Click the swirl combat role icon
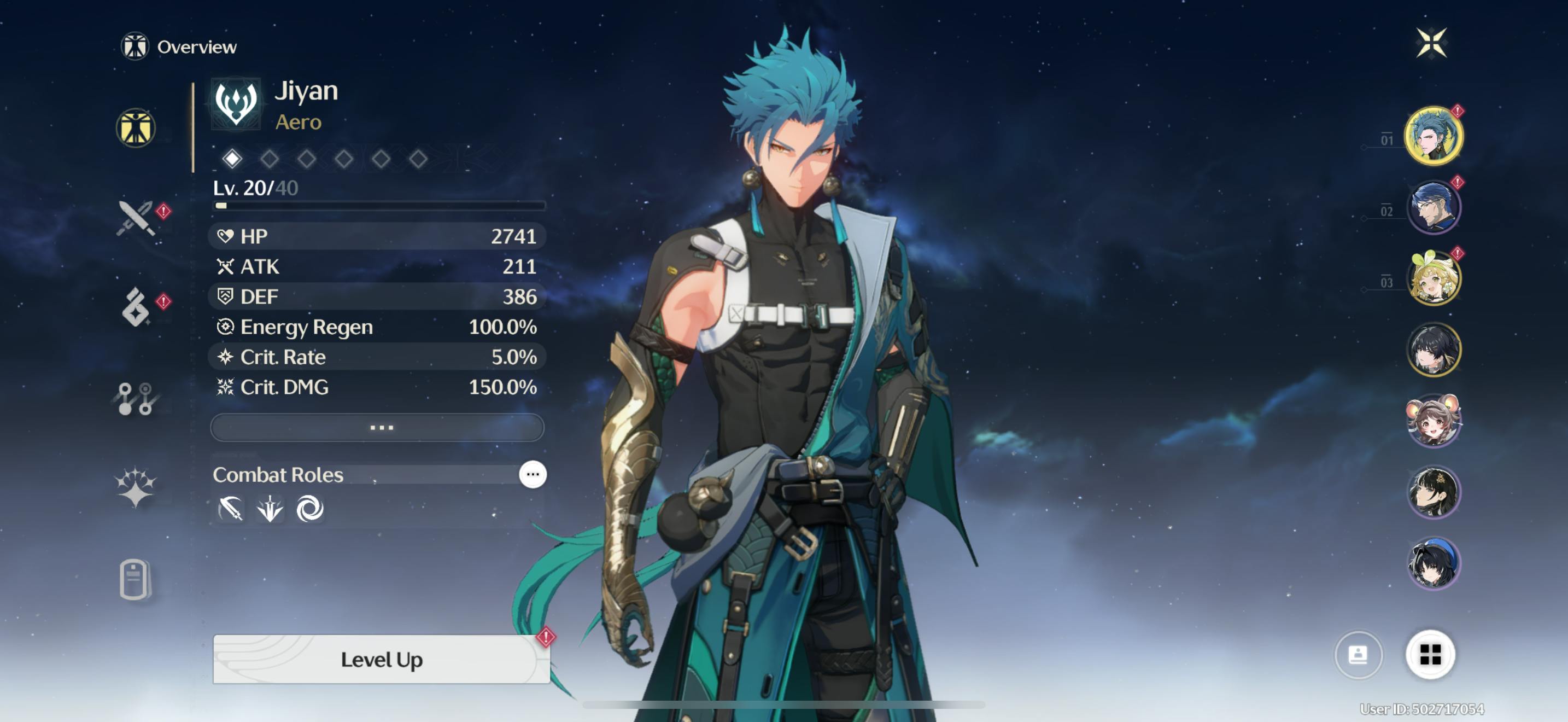The width and height of the screenshot is (1568, 722). [309, 508]
